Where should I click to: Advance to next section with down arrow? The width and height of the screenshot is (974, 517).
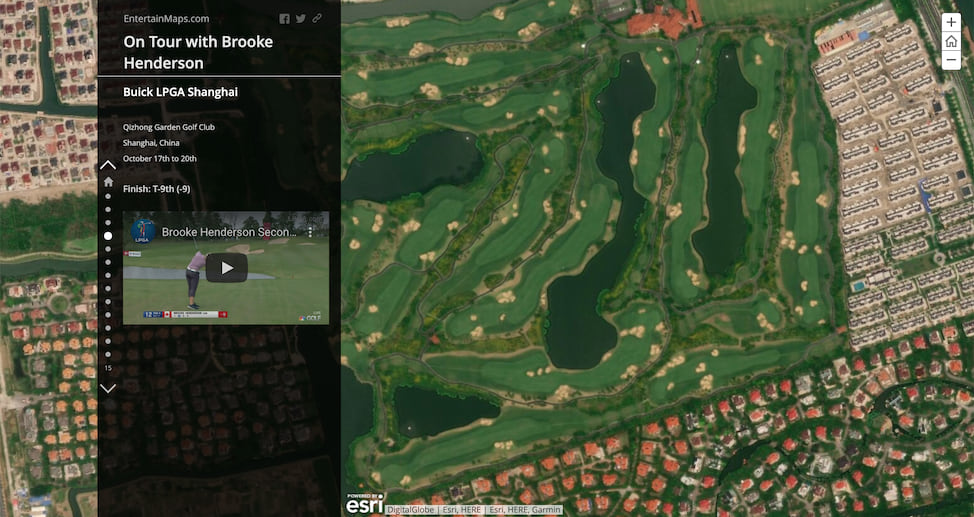coord(108,388)
